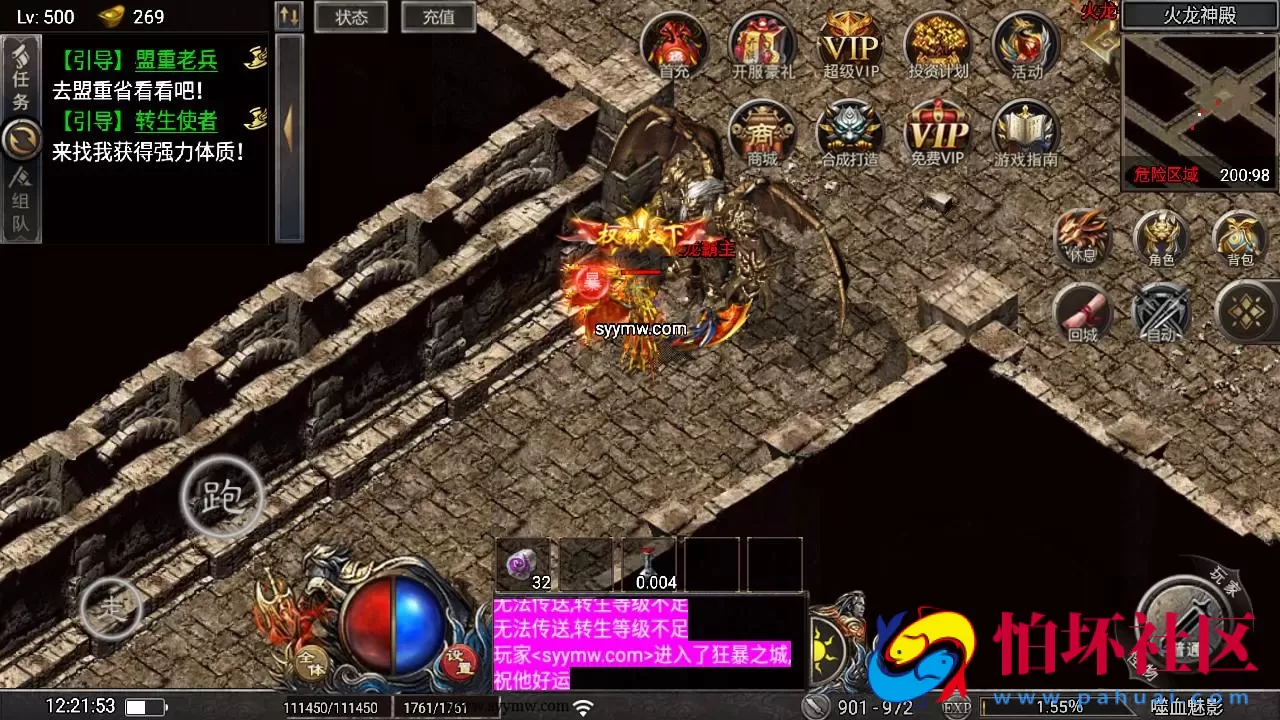Use the 回城 return-to-town scroll icon
The height and width of the screenshot is (720, 1280).
tap(1083, 313)
